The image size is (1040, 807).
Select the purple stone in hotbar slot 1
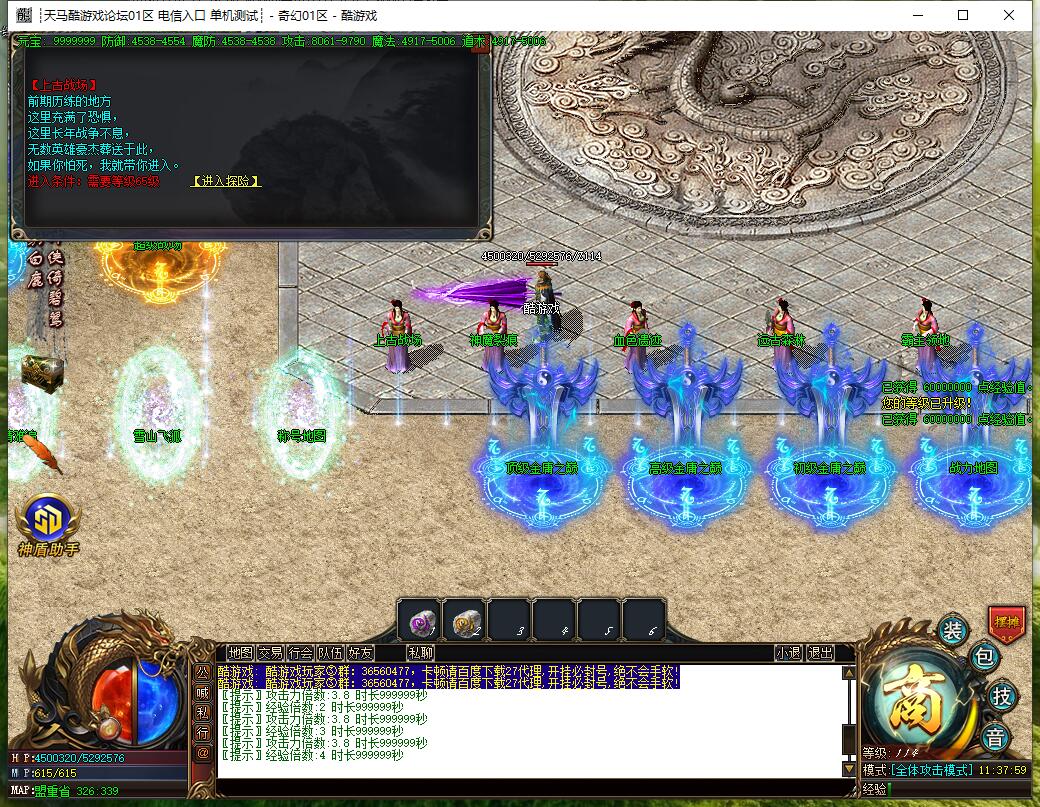coord(419,622)
